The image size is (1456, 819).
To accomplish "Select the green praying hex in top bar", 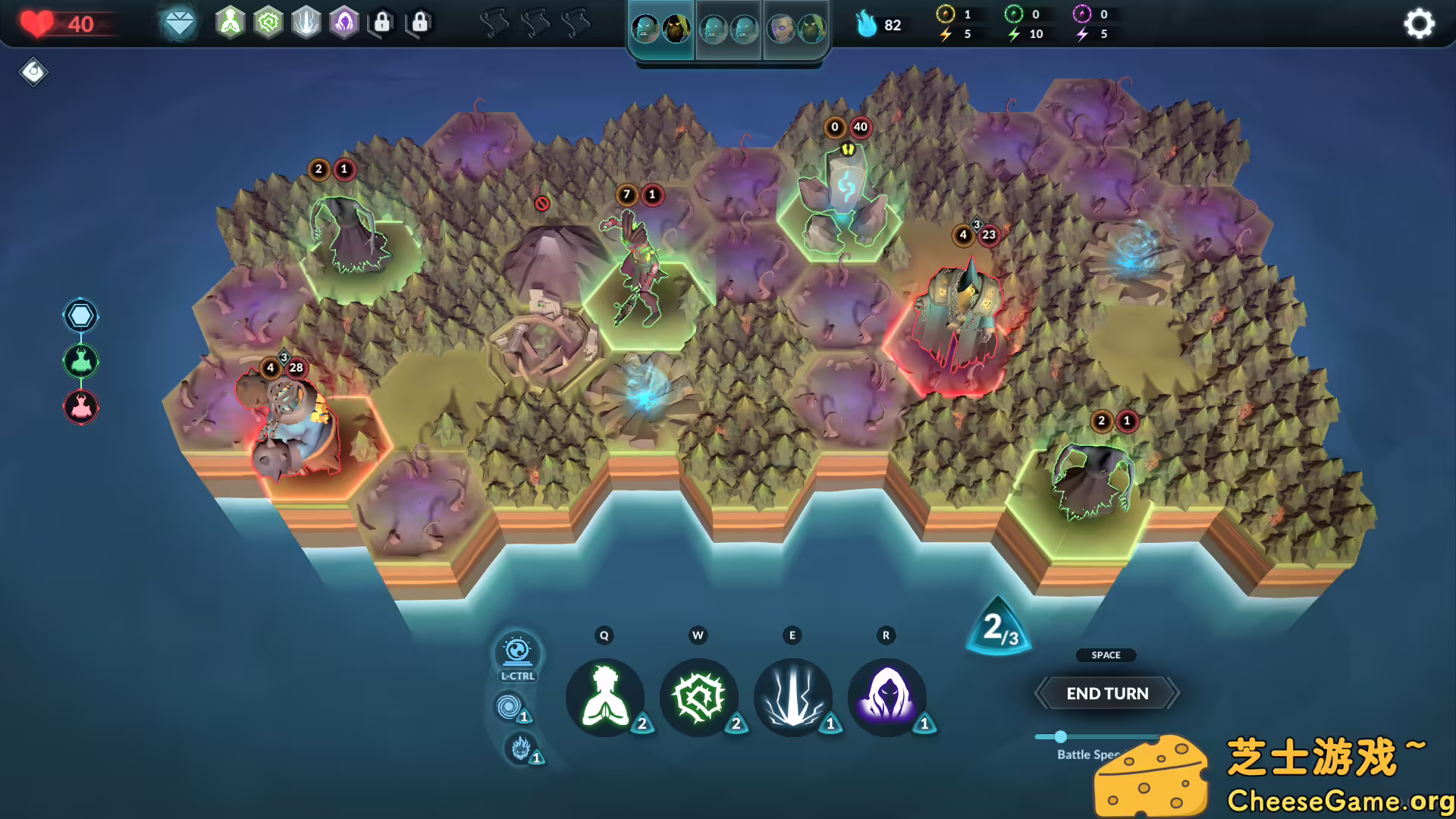I will point(230,23).
